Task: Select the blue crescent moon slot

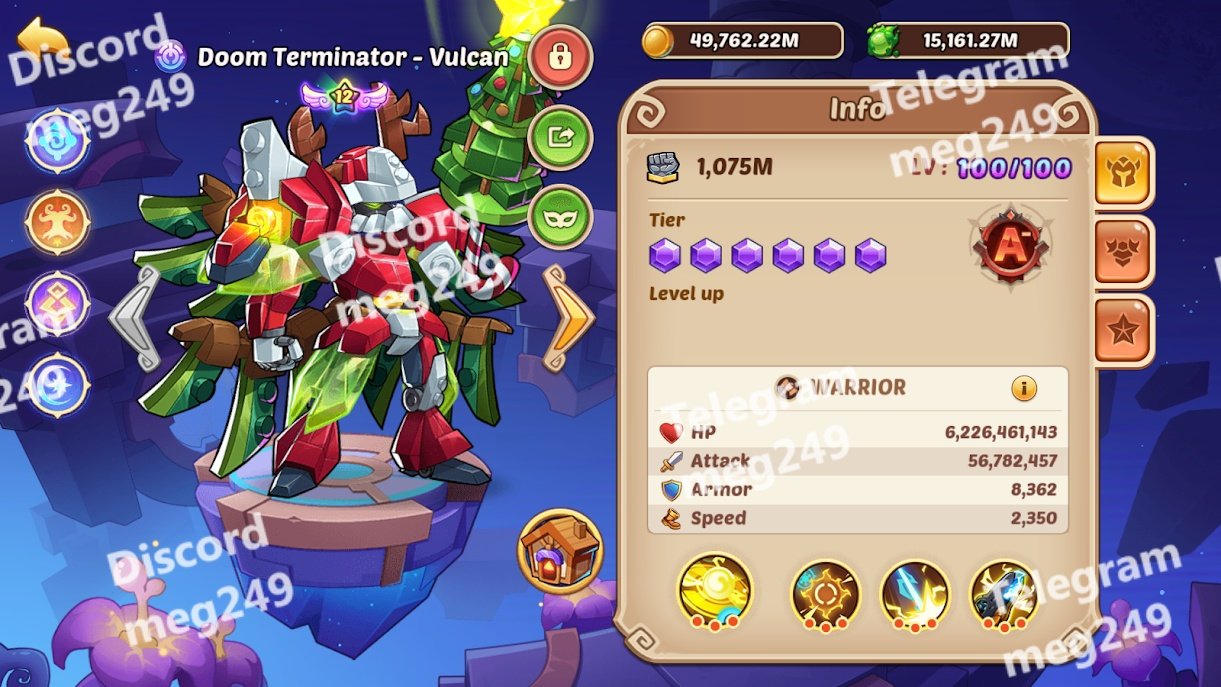Action: tap(58, 386)
